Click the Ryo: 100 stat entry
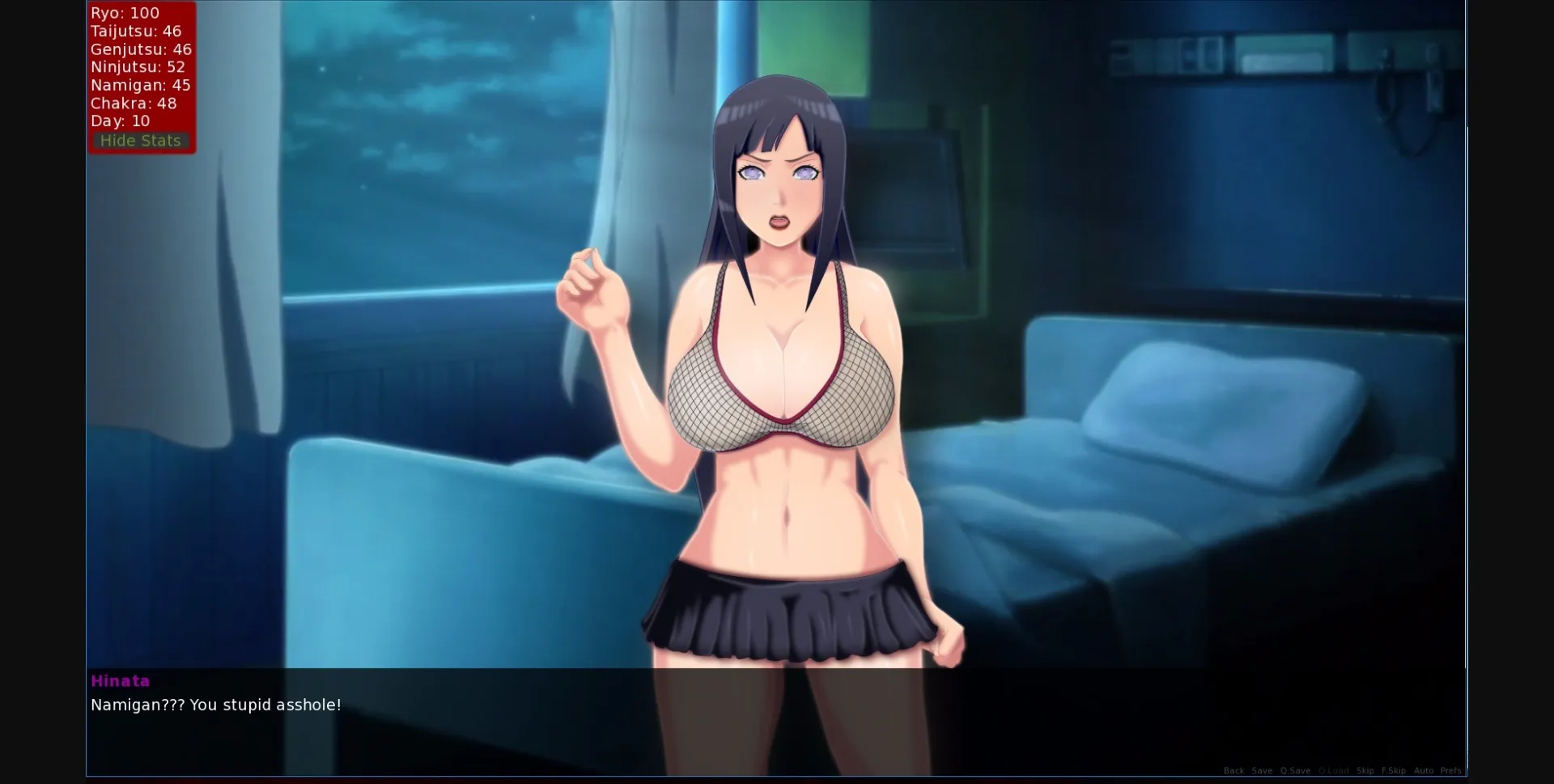The height and width of the screenshot is (784, 1554). tap(125, 13)
